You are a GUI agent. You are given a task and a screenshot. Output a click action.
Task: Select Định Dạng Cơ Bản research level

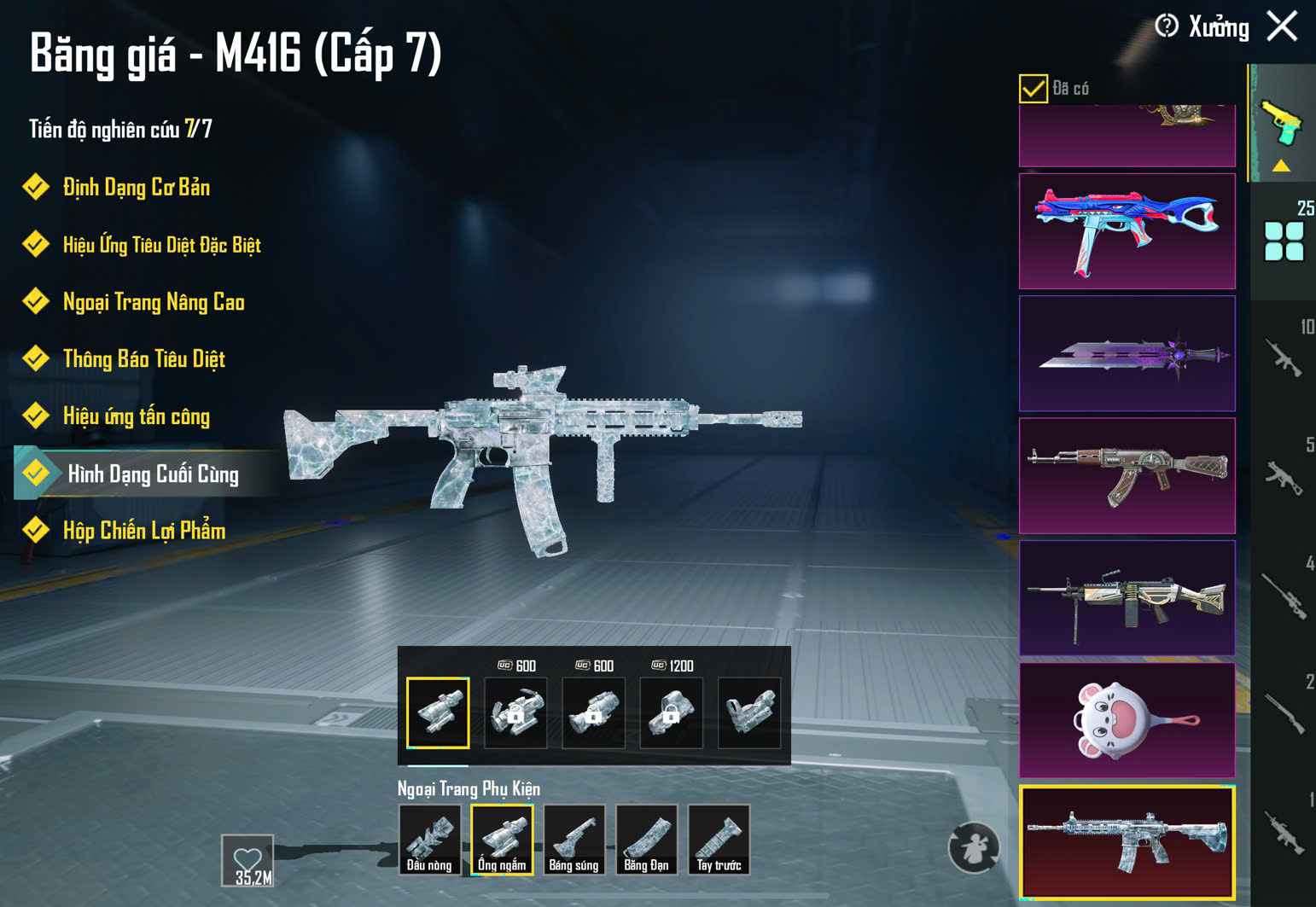pos(136,188)
